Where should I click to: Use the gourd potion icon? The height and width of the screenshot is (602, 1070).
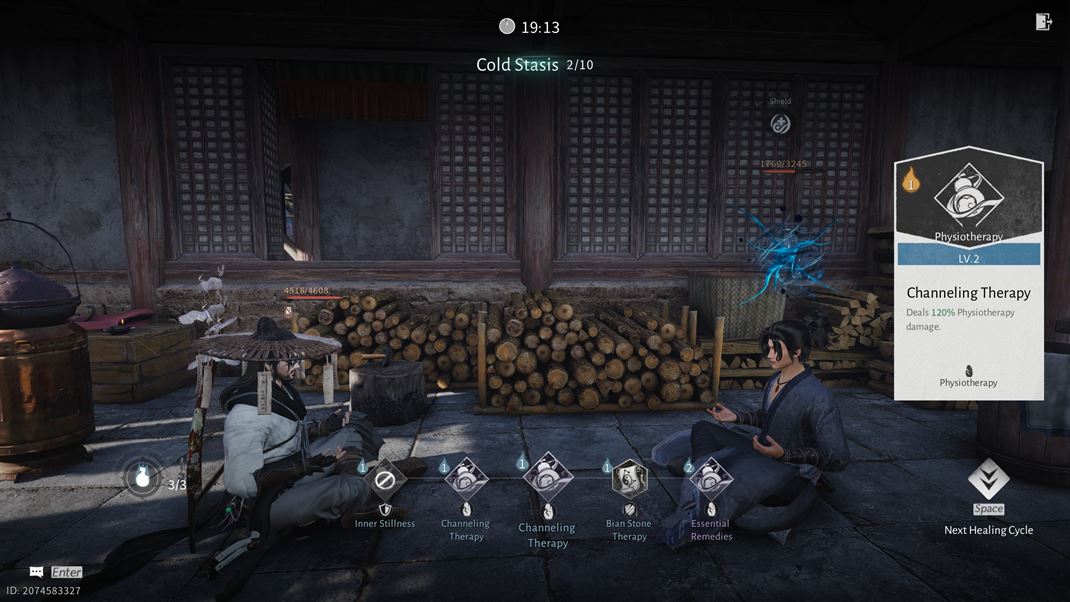point(143,477)
